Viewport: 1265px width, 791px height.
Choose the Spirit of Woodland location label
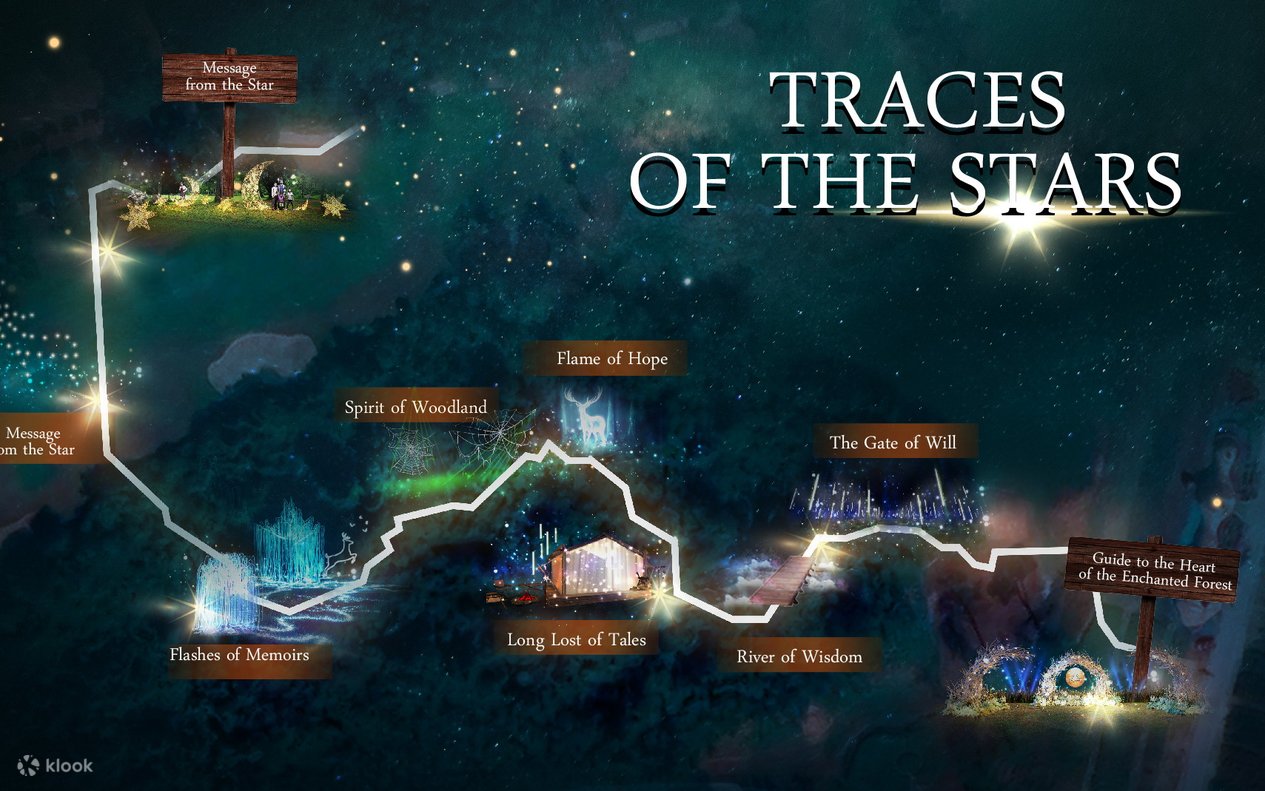(416, 407)
